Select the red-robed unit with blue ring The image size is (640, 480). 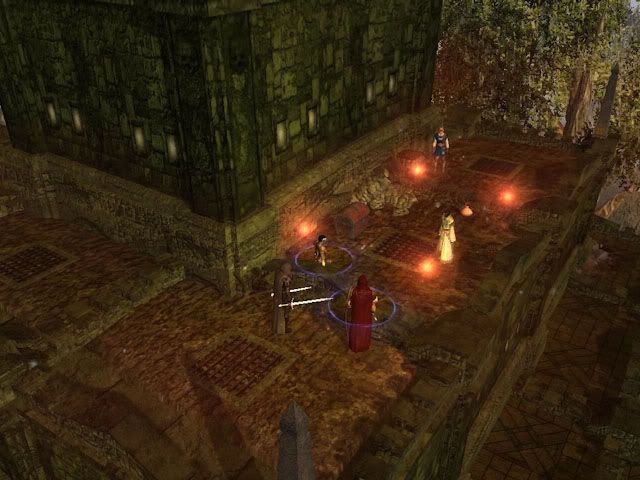[x=360, y=313]
